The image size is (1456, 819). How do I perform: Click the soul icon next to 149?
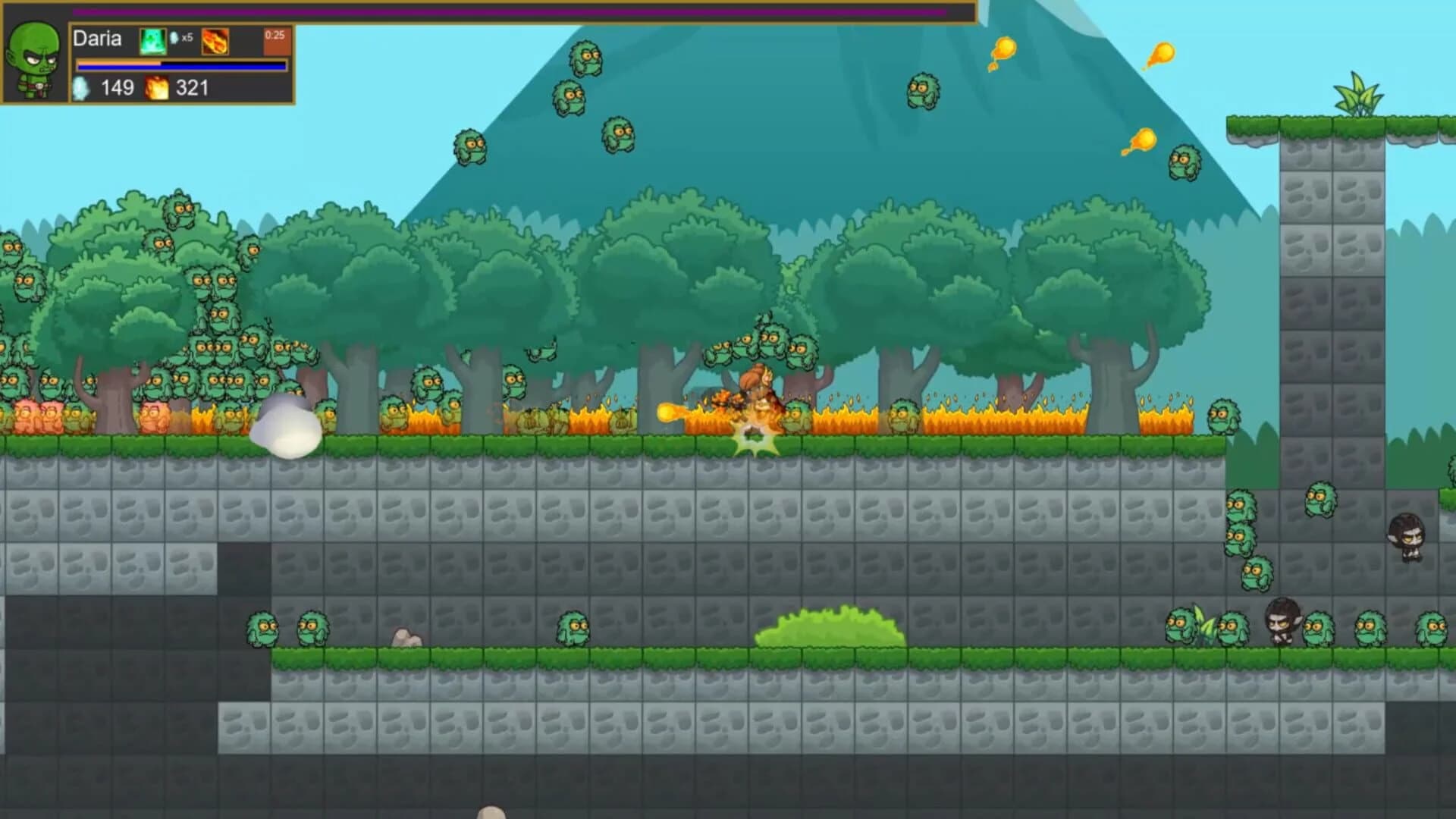coord(82,89)
